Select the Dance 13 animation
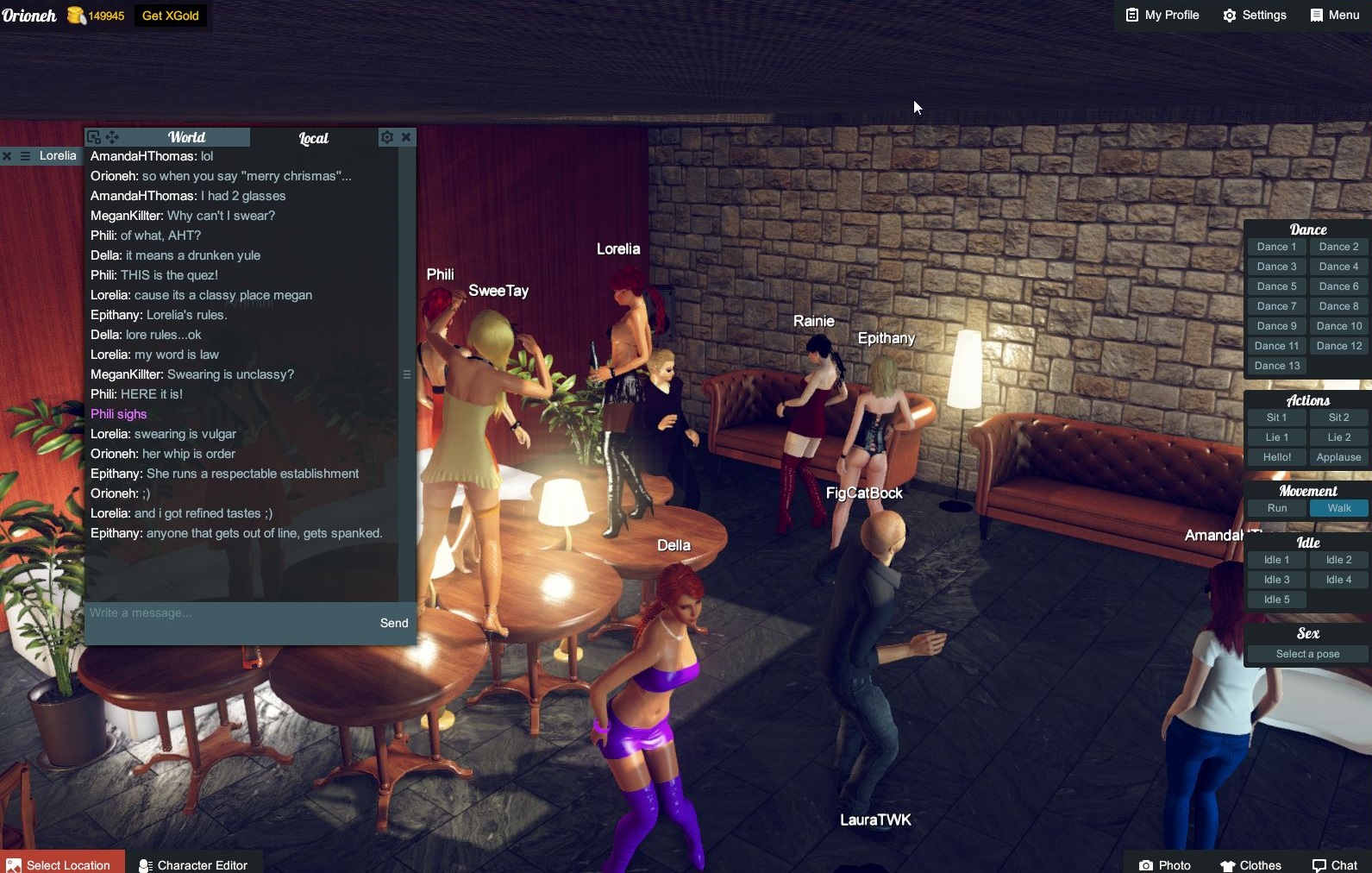Image resolution: width=1372 pixels, height=873 pixels. 1276,366
